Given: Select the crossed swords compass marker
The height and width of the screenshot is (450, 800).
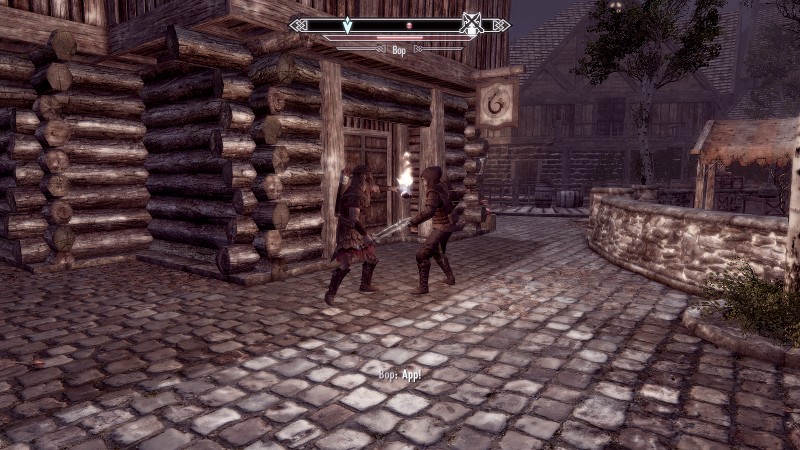Looking at the screenshot, I should tap(471, 24).
